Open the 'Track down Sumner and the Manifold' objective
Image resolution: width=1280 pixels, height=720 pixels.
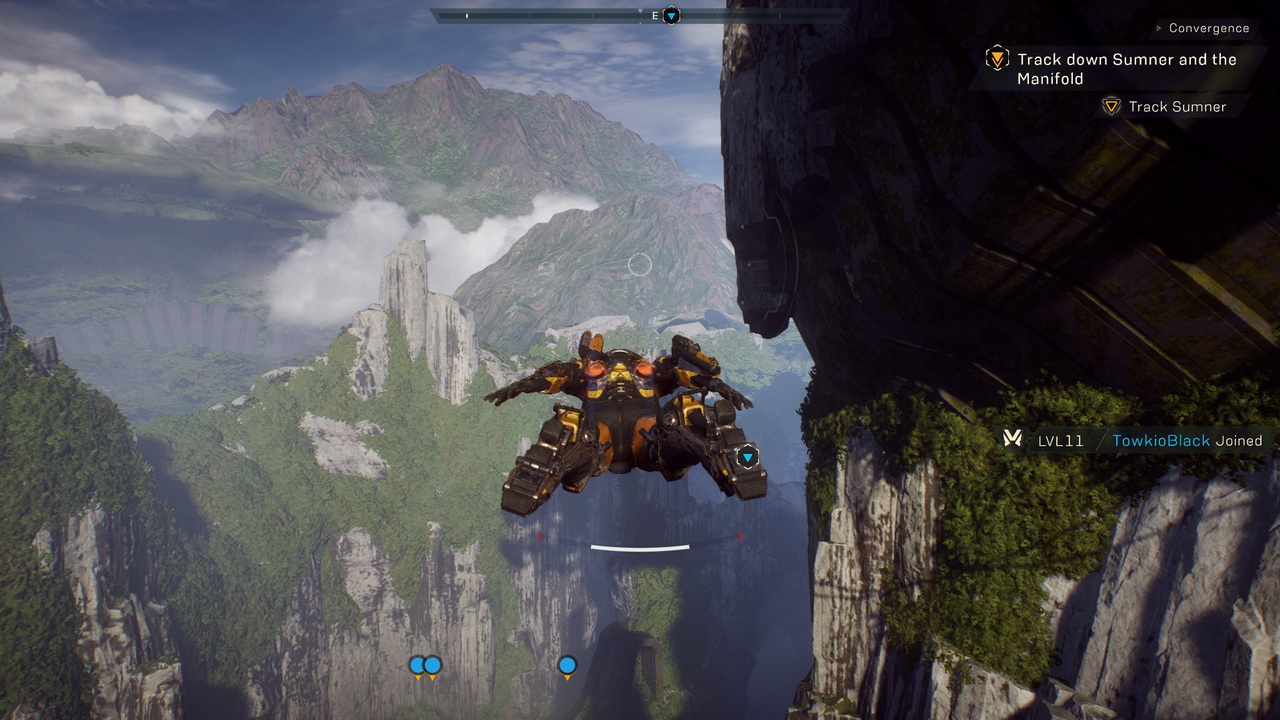pos(1126,68)
